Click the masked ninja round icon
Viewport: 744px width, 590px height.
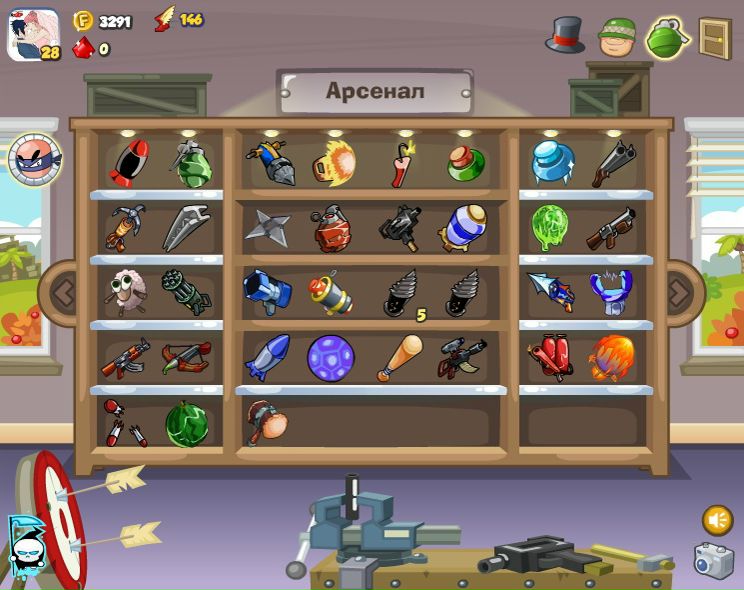(x=35, y=159)
